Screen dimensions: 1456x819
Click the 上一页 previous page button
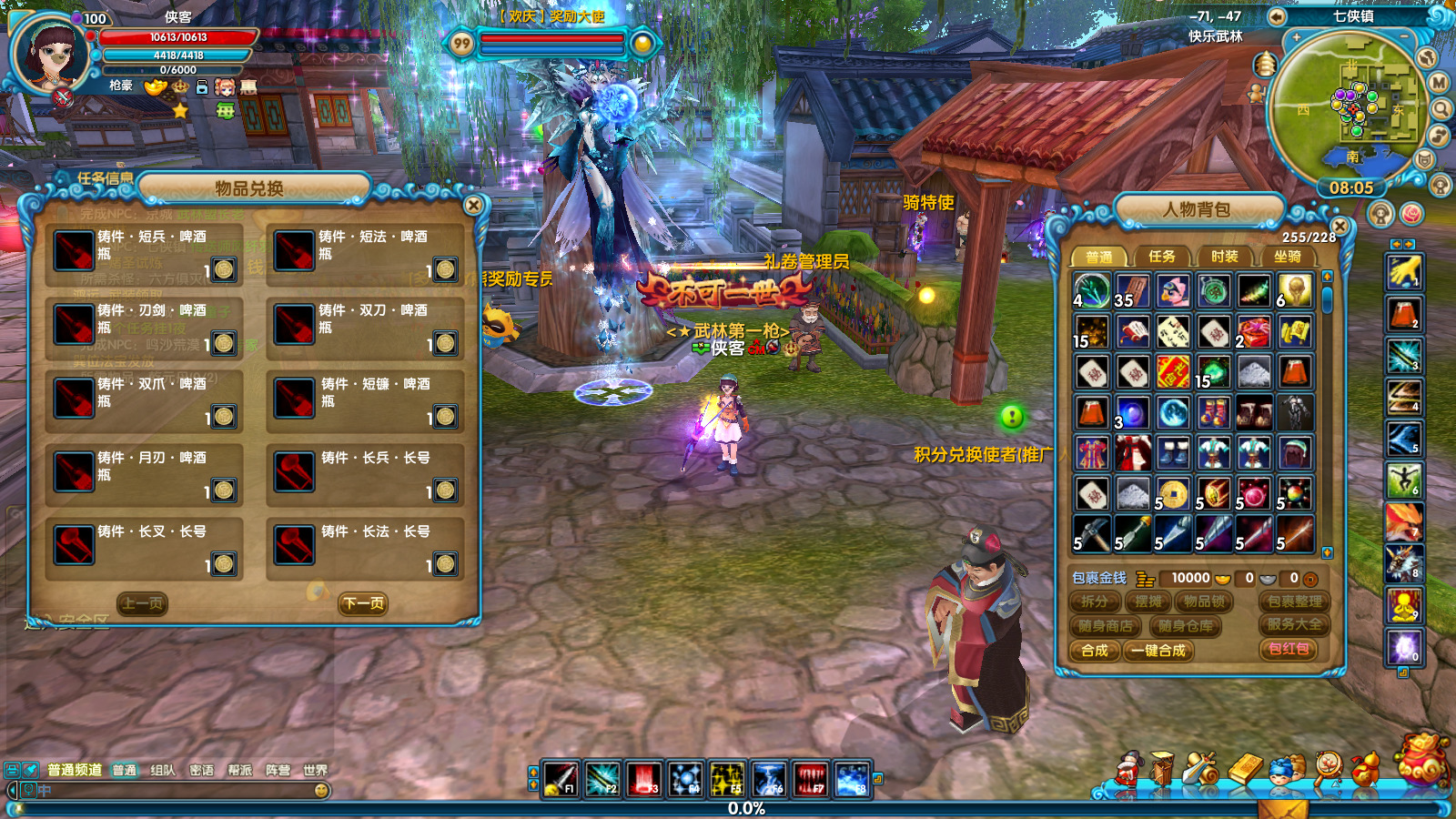143,603
